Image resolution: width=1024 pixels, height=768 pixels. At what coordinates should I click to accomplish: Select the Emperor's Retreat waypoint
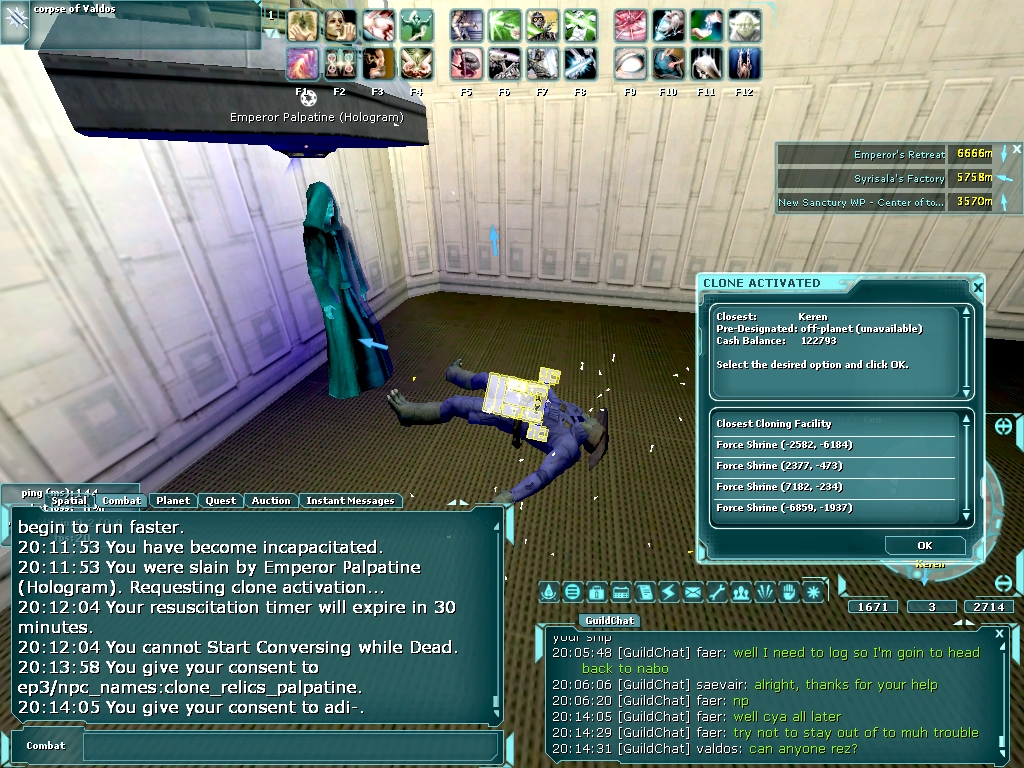pyautogui.click(x=899, y=155)
